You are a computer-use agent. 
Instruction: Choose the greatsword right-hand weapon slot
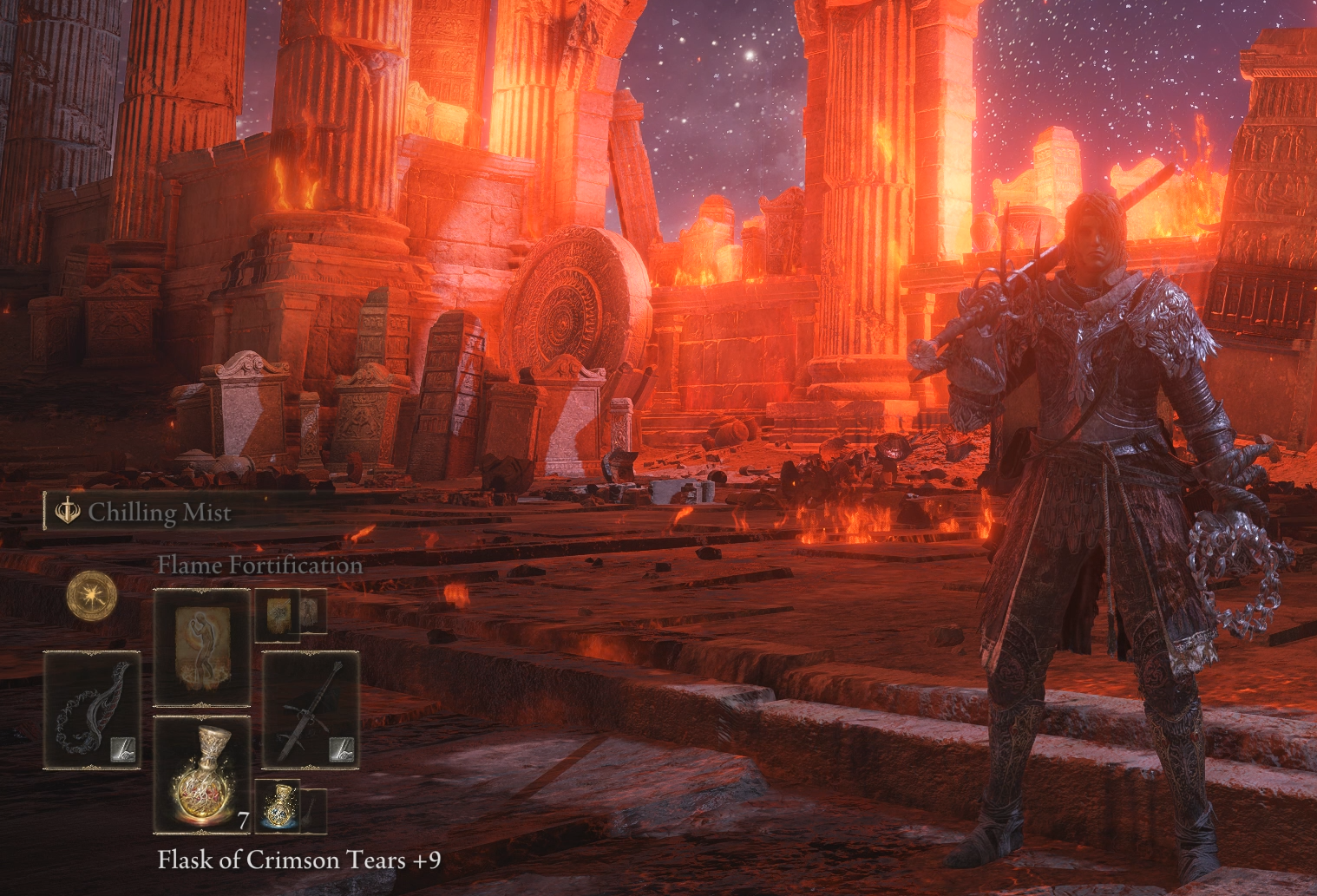tap(311, 710)
